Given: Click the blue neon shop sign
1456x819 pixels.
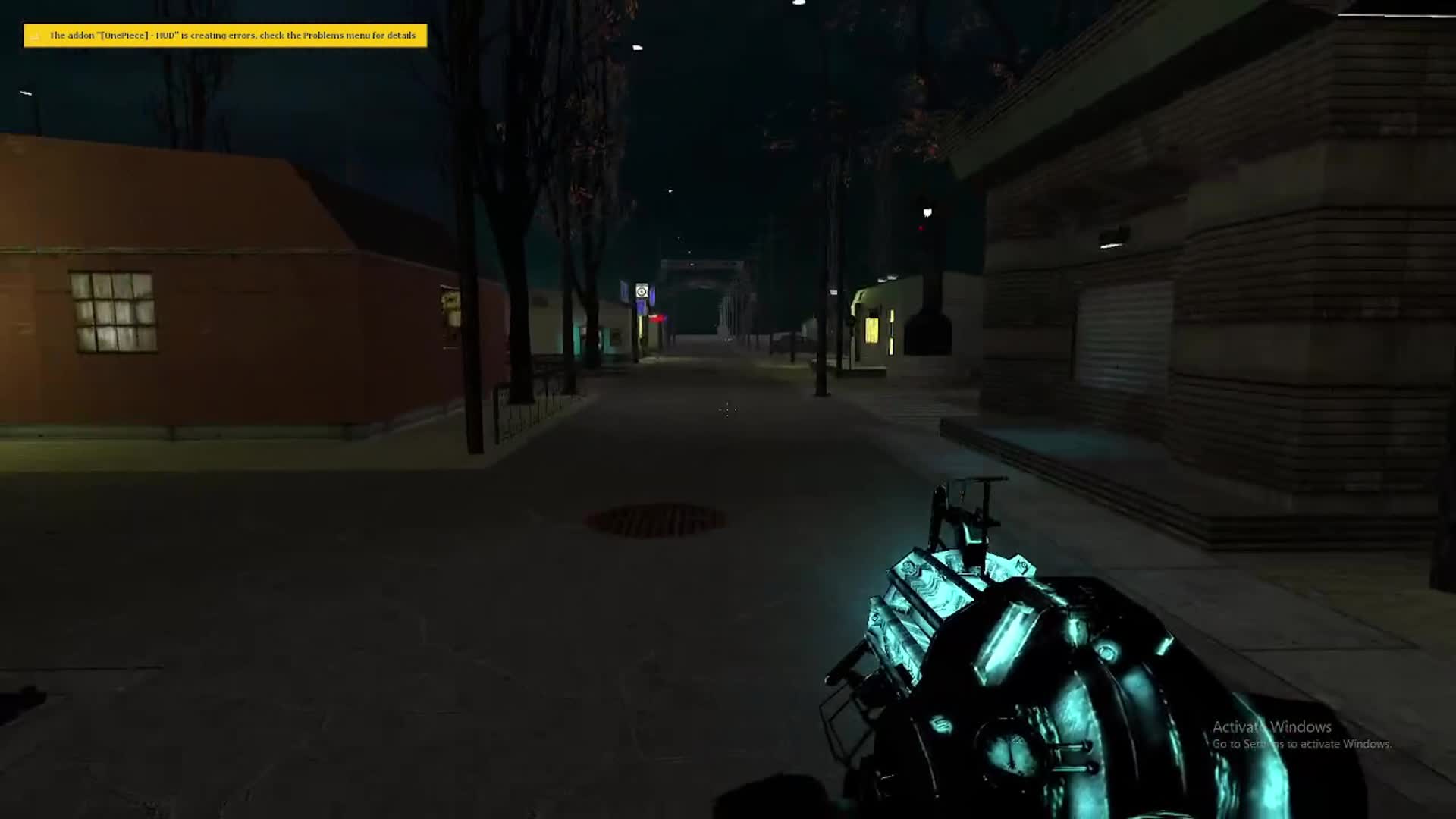Looking at the screenshot, I should pyautogui.click(x=641, y=290).
